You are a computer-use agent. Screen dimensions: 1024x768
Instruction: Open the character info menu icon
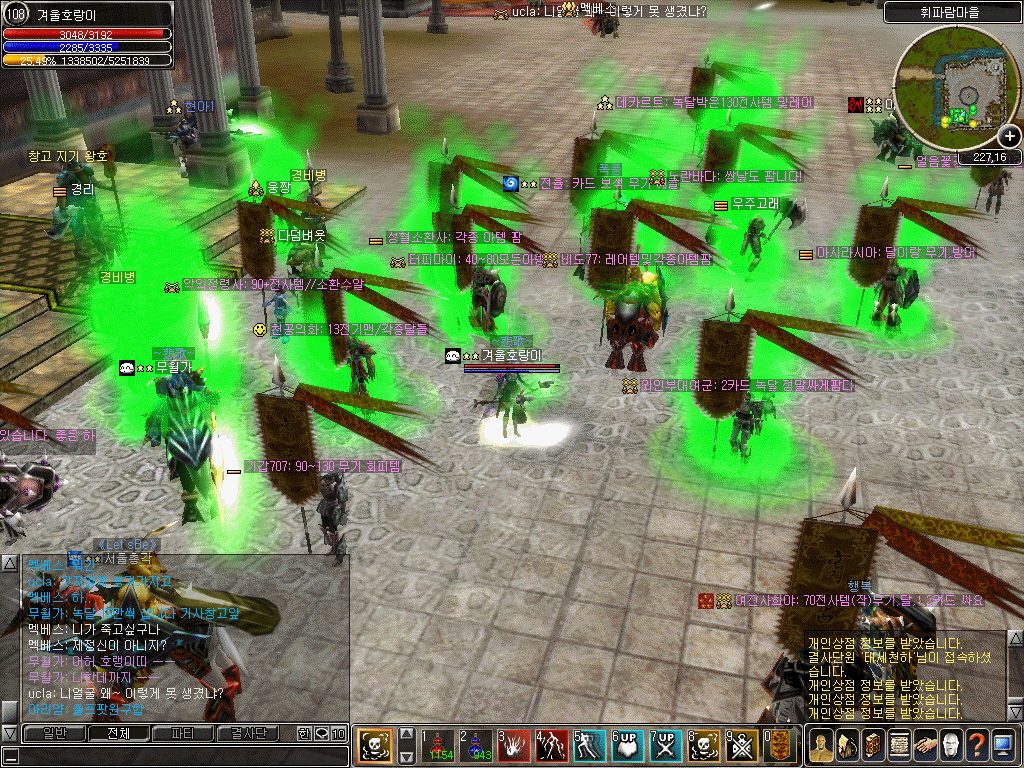[820, 745]
